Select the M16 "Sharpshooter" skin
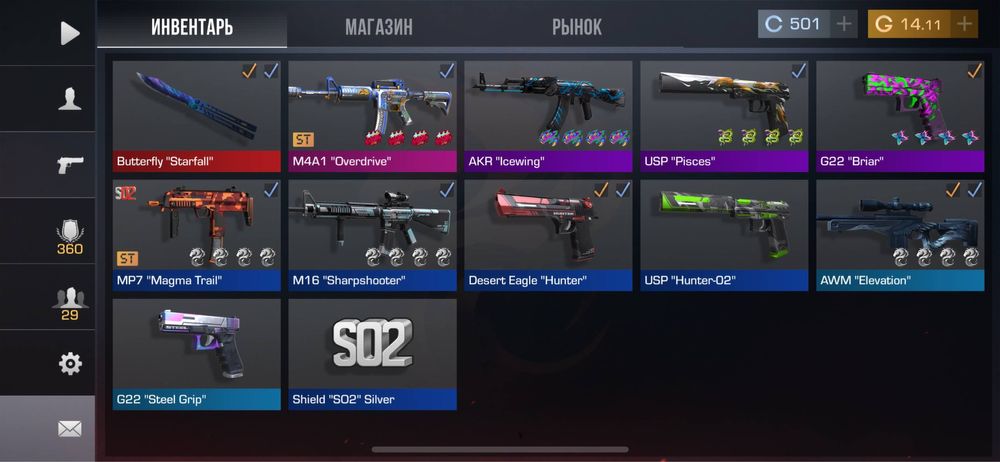The width and height of the screenshot is (1000, 462). (372, 235)
